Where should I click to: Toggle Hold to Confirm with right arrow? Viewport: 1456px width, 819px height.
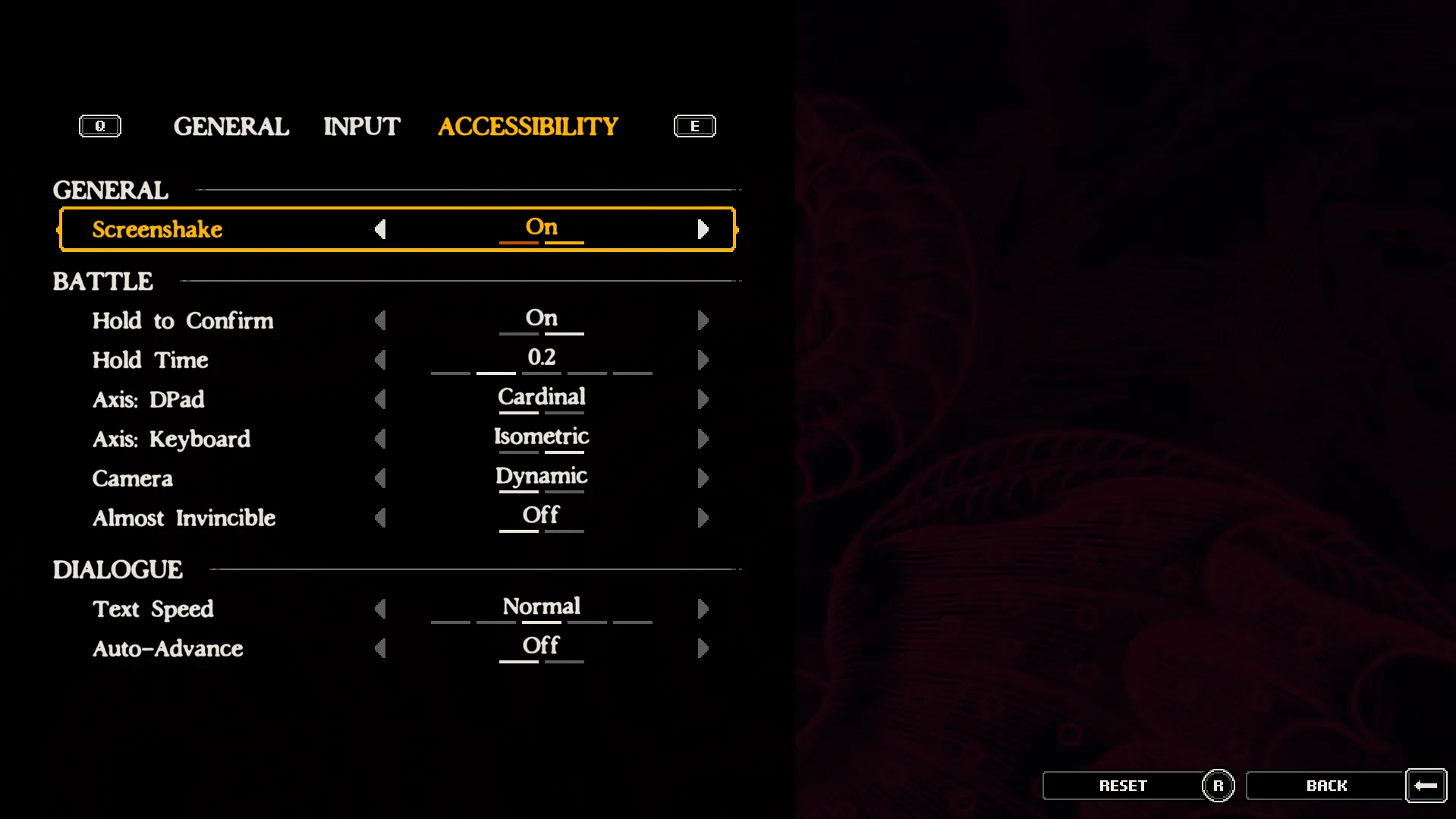(x=703, y=320)
